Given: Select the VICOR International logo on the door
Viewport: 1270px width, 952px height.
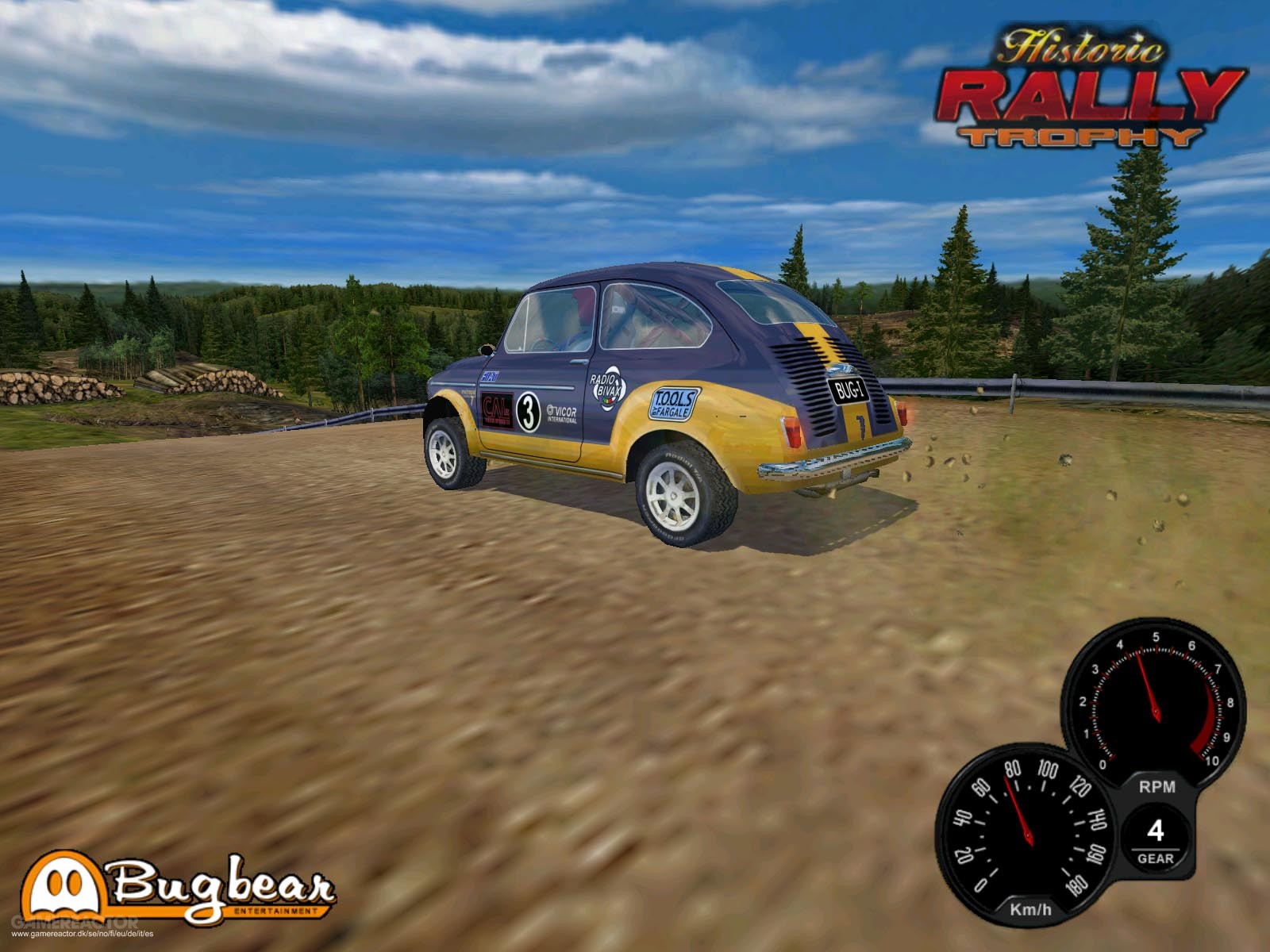Looking at the screenshot, I should coord(562,414).
